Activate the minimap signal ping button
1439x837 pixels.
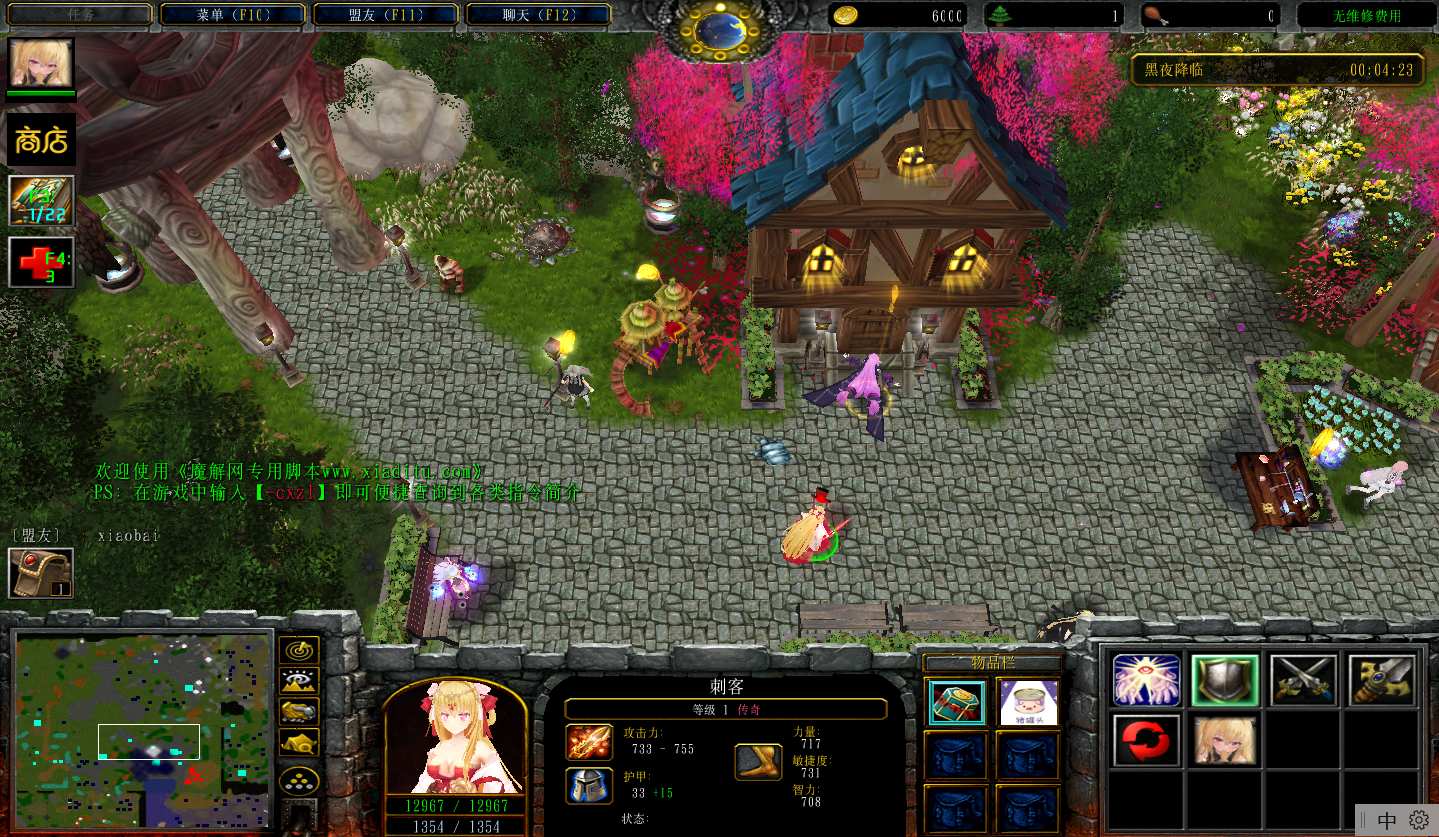pyautogui.click(x=299, y=651)
